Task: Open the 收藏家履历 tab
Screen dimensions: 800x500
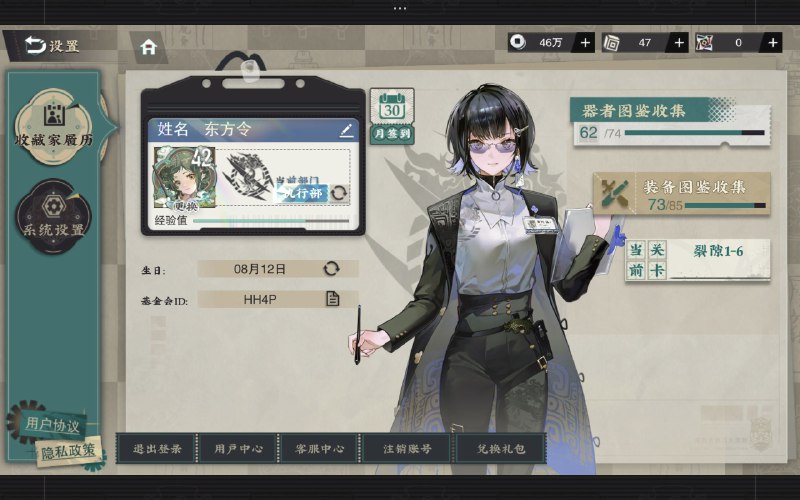Action: click(x=53, y=125)
